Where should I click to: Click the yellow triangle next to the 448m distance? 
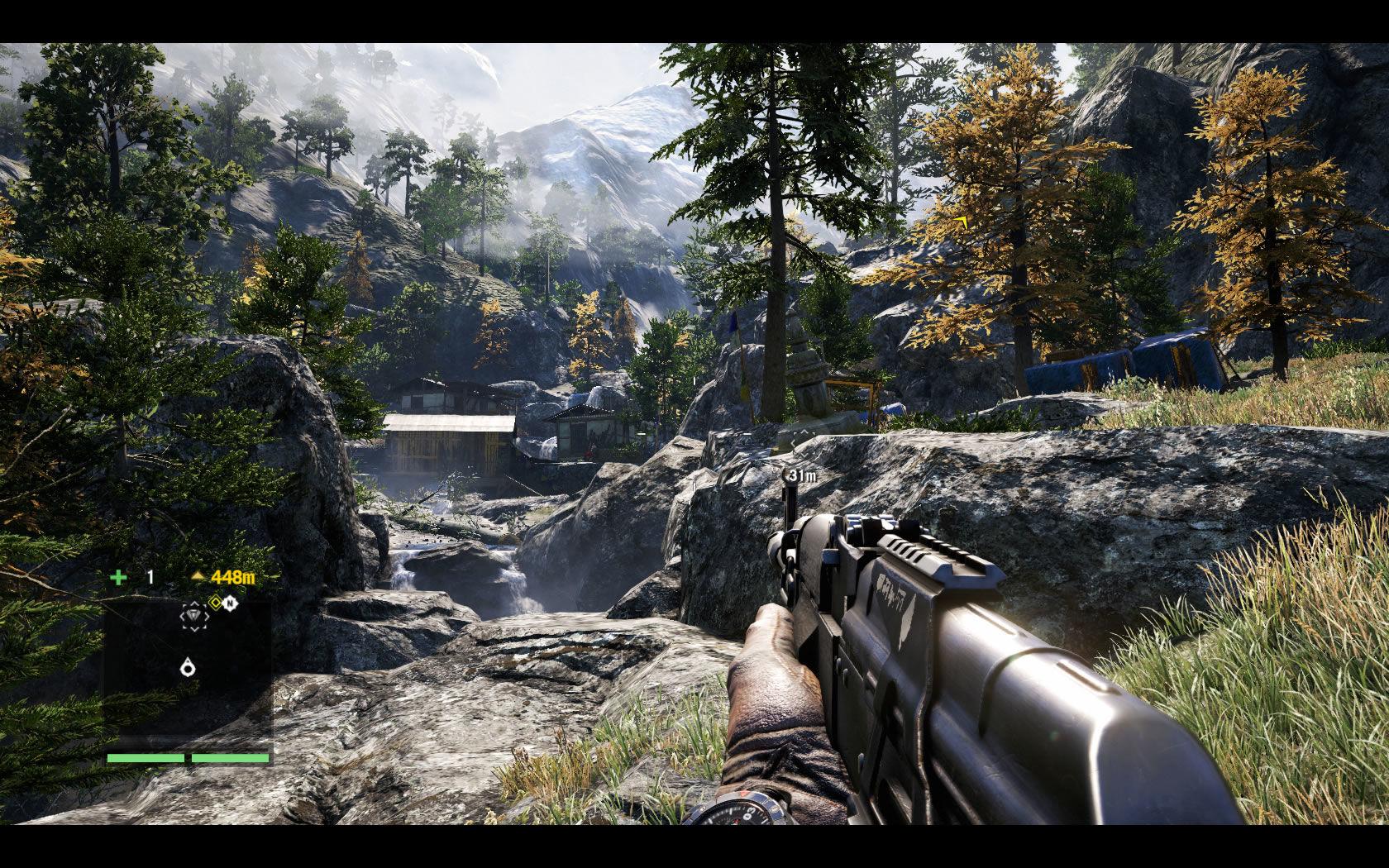(198, 577)
